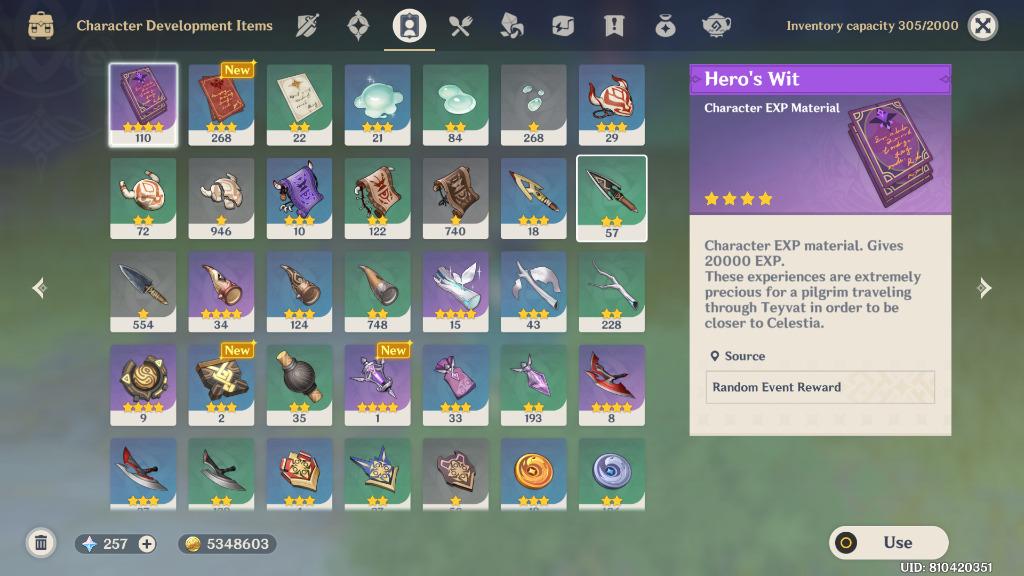Click the trash can delete button

click(x=41, y=543)
